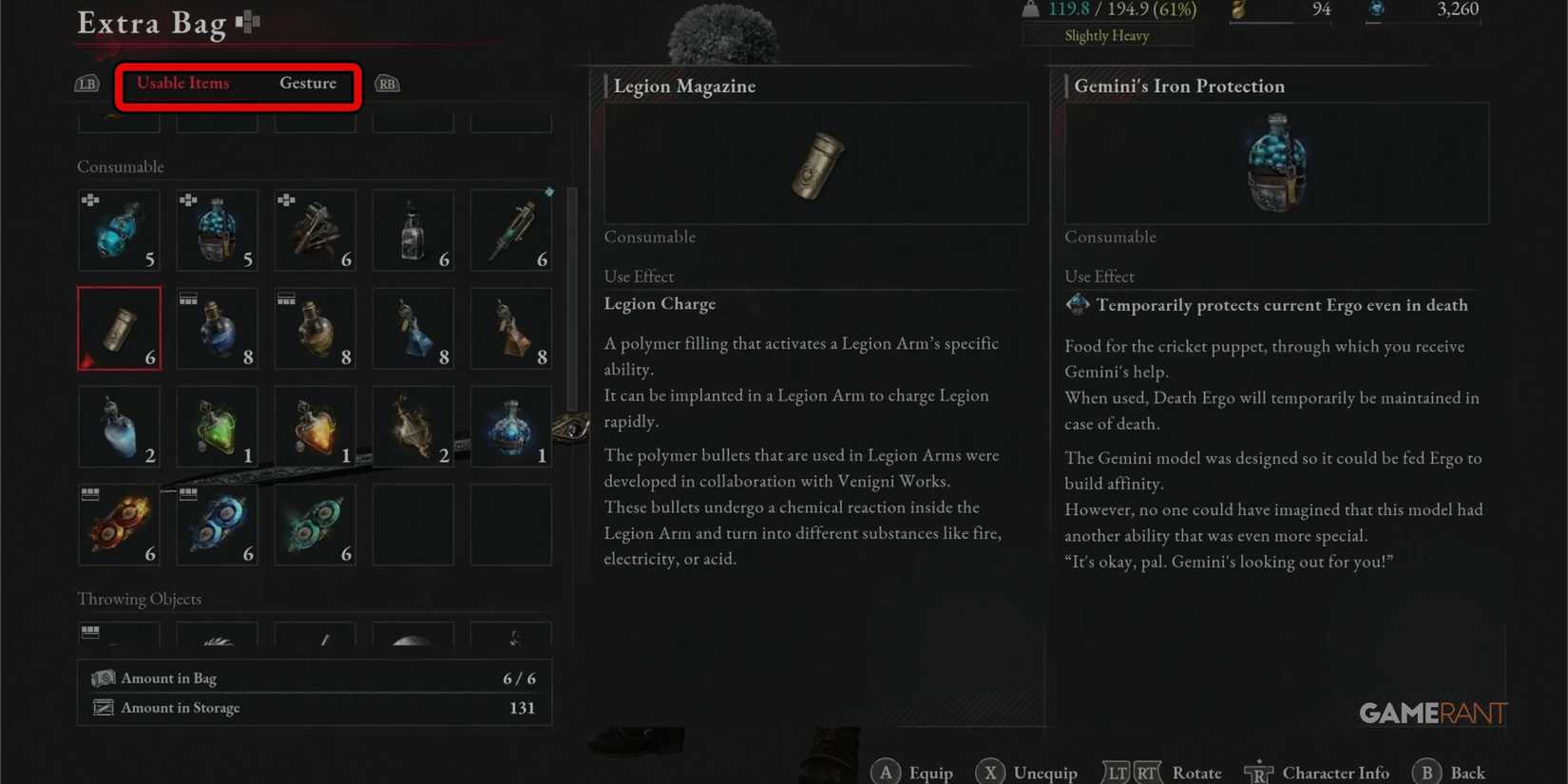Screen dimensions: 1568x784
Task: Click the Amount in Storage row
Action: pos(314,707)
